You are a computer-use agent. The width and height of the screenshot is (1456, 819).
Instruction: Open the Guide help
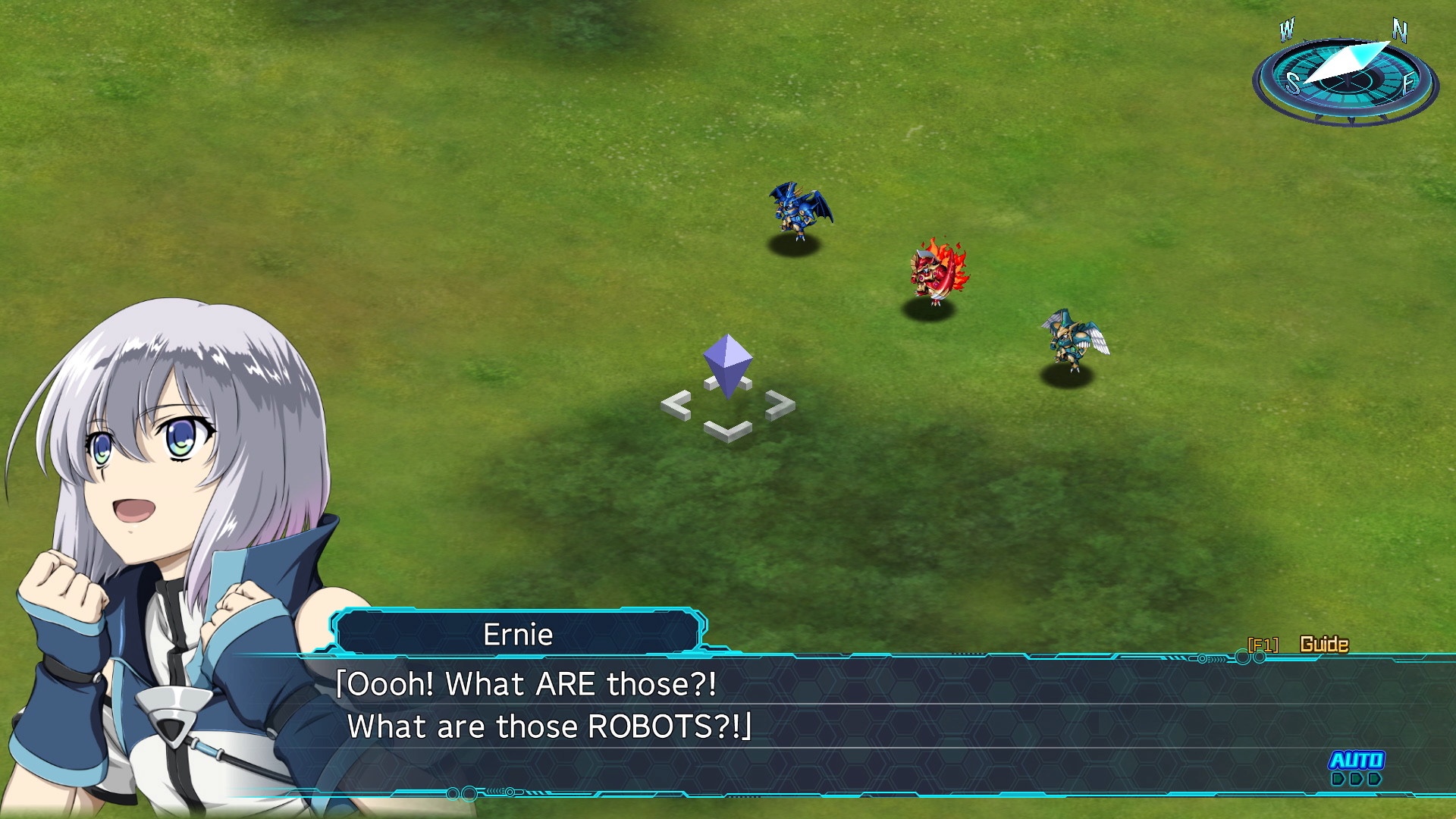coord(1323,645)
